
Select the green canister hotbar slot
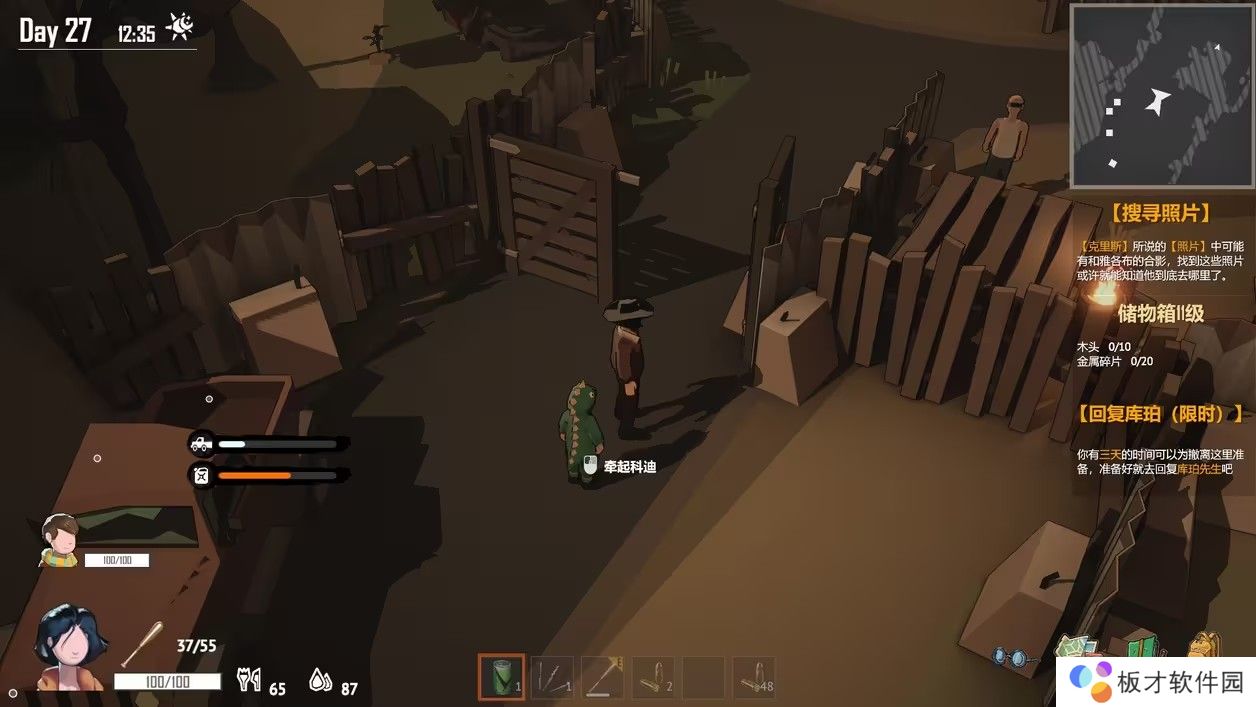[x=501, y=677]
